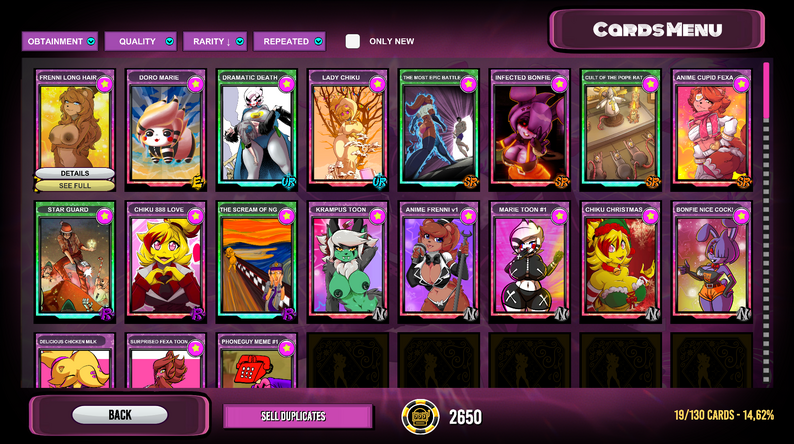
Task: Open The Most Epic Battle card
Action: [x=440, y=130]
